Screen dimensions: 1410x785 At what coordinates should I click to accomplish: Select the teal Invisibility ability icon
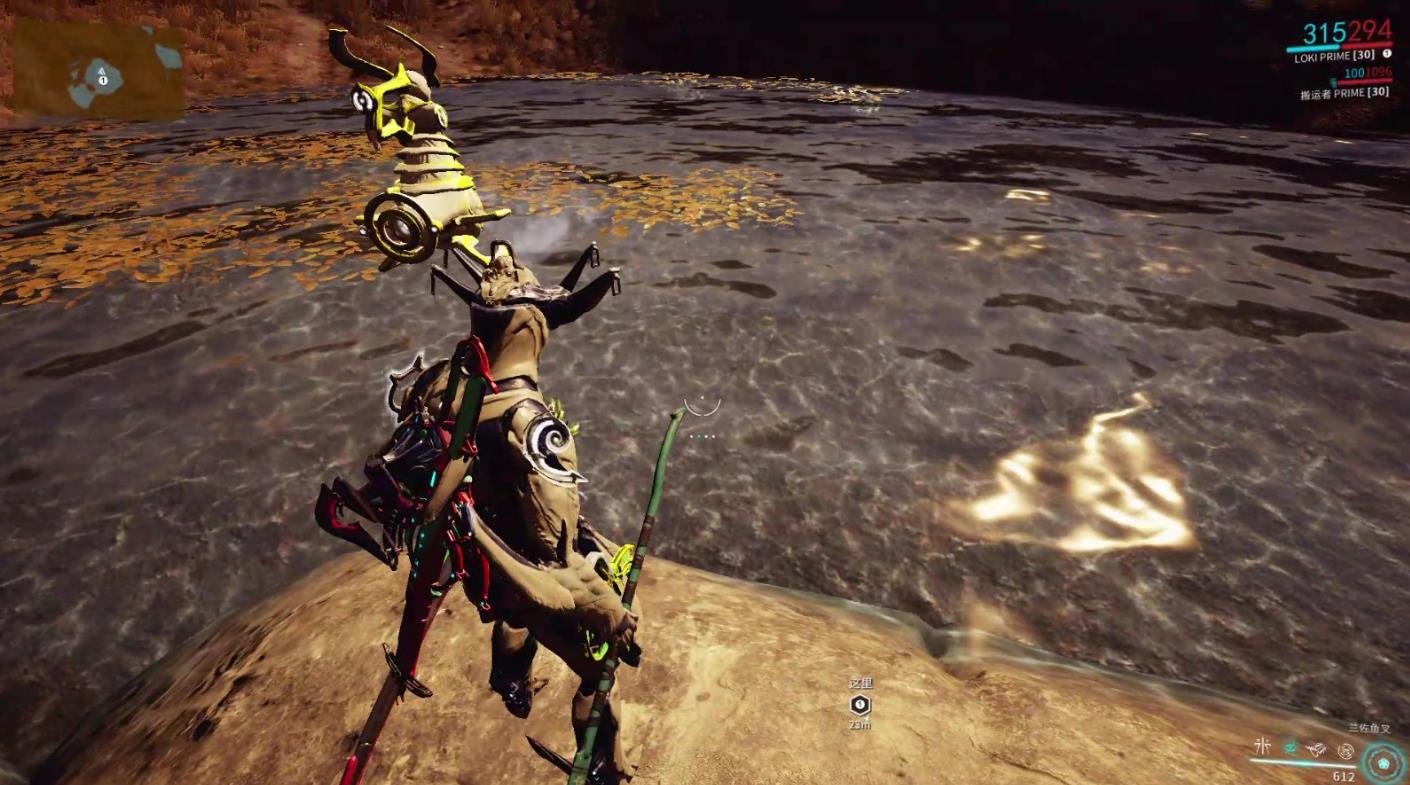[1291, 749]
